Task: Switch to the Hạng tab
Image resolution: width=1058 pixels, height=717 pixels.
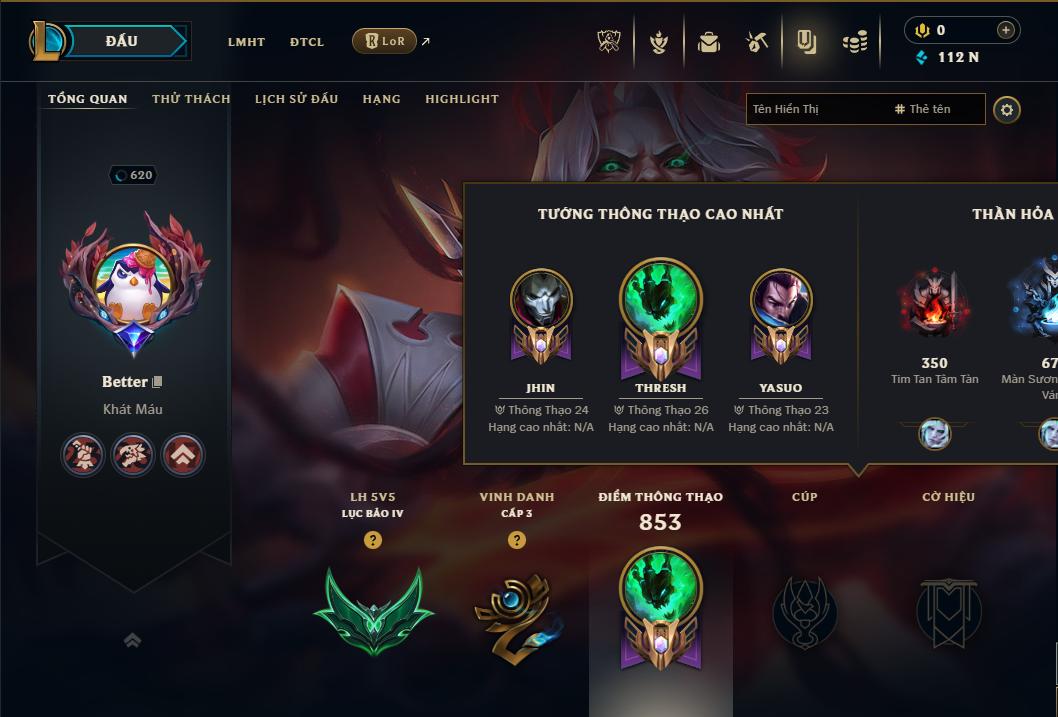Action: tap(381, 99)
